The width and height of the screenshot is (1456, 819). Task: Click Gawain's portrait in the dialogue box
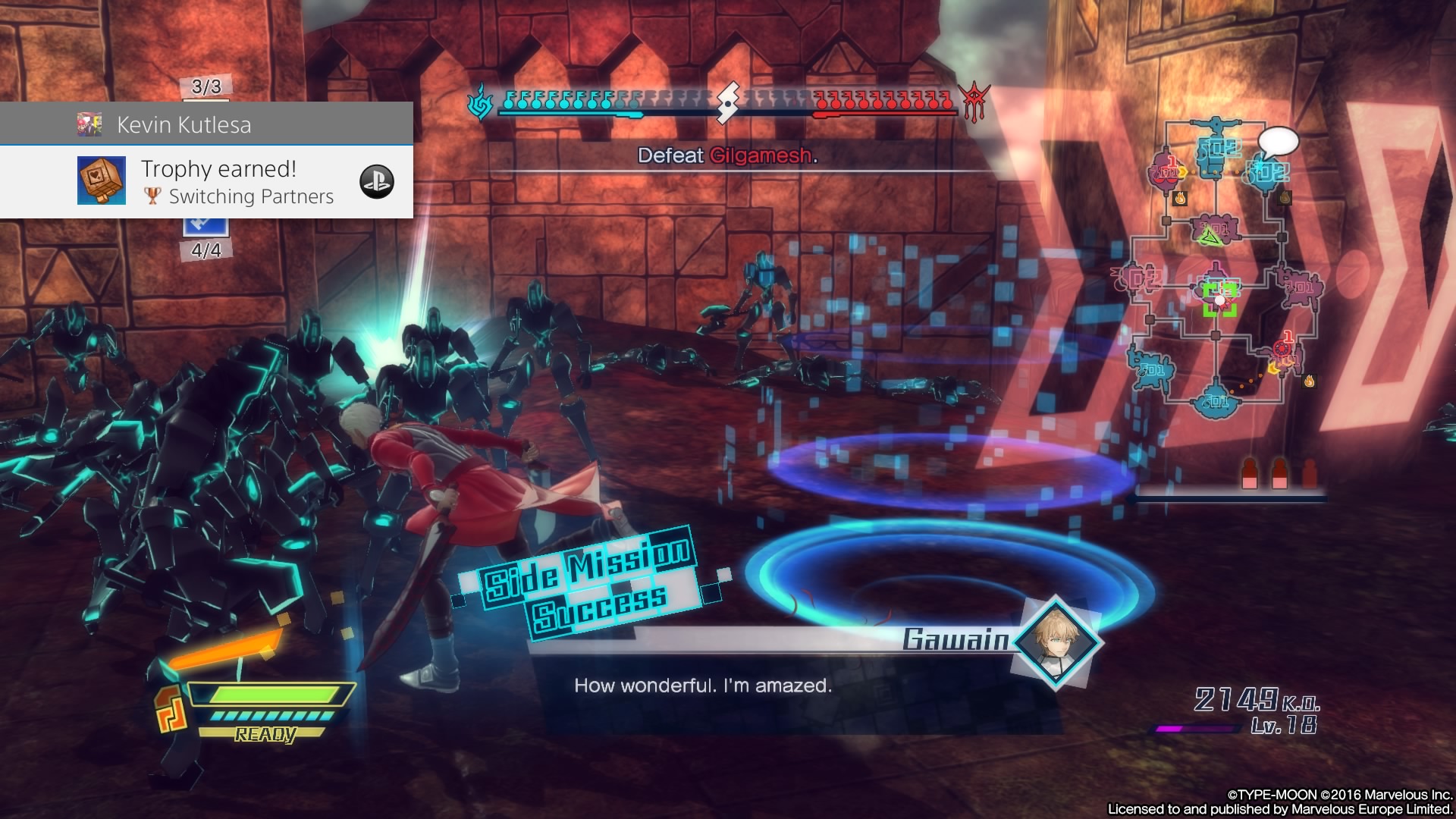click(1055, 642)
